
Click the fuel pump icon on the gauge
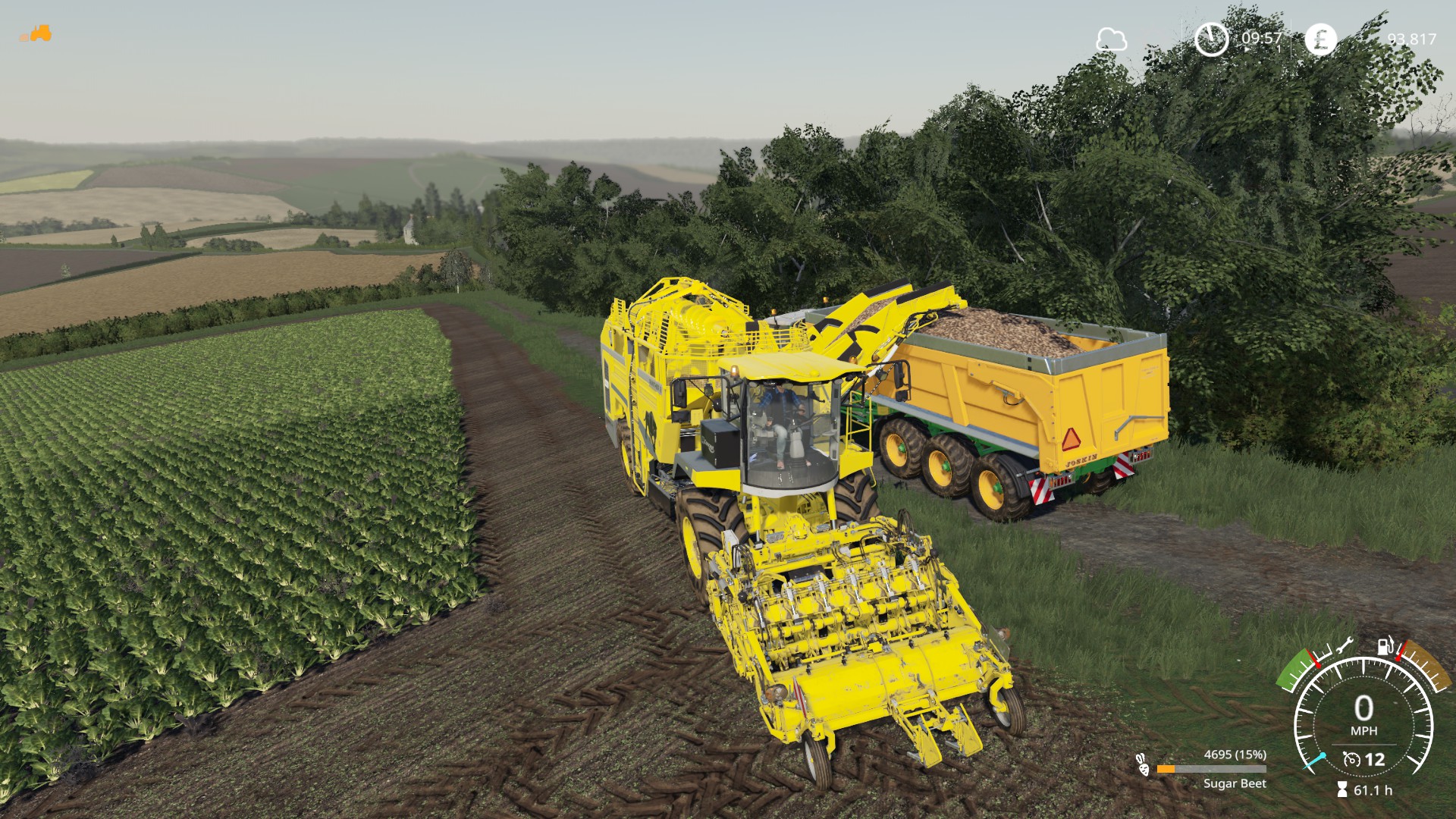[x=1385, y=647]
